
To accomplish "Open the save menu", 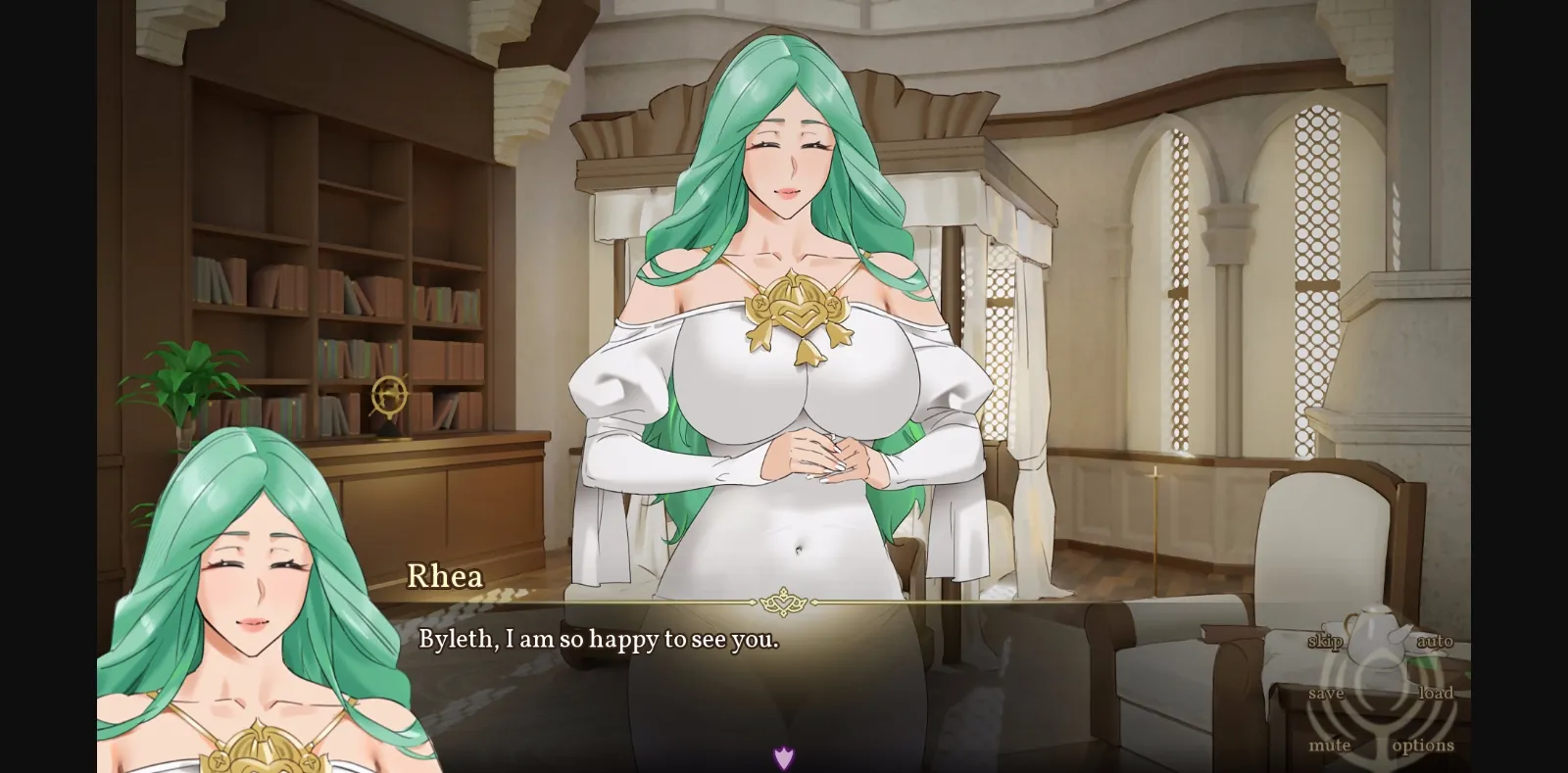I will click(1329, 693).
